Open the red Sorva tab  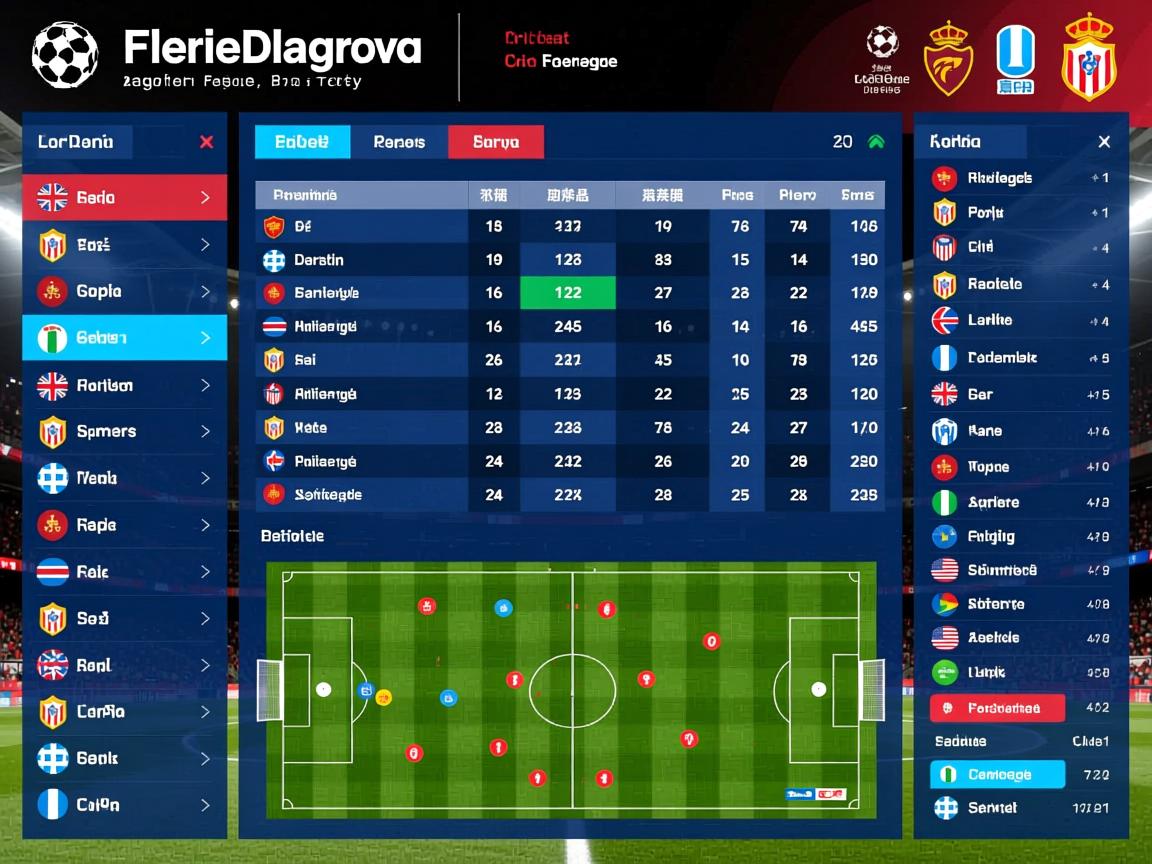point(496,142)
